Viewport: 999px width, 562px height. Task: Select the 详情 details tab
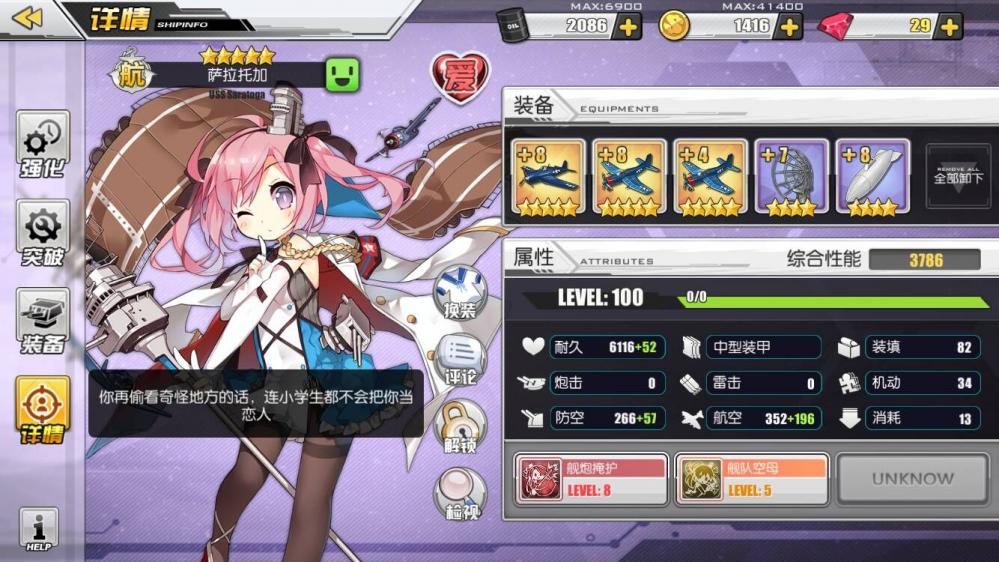click(x=43, y=410)
